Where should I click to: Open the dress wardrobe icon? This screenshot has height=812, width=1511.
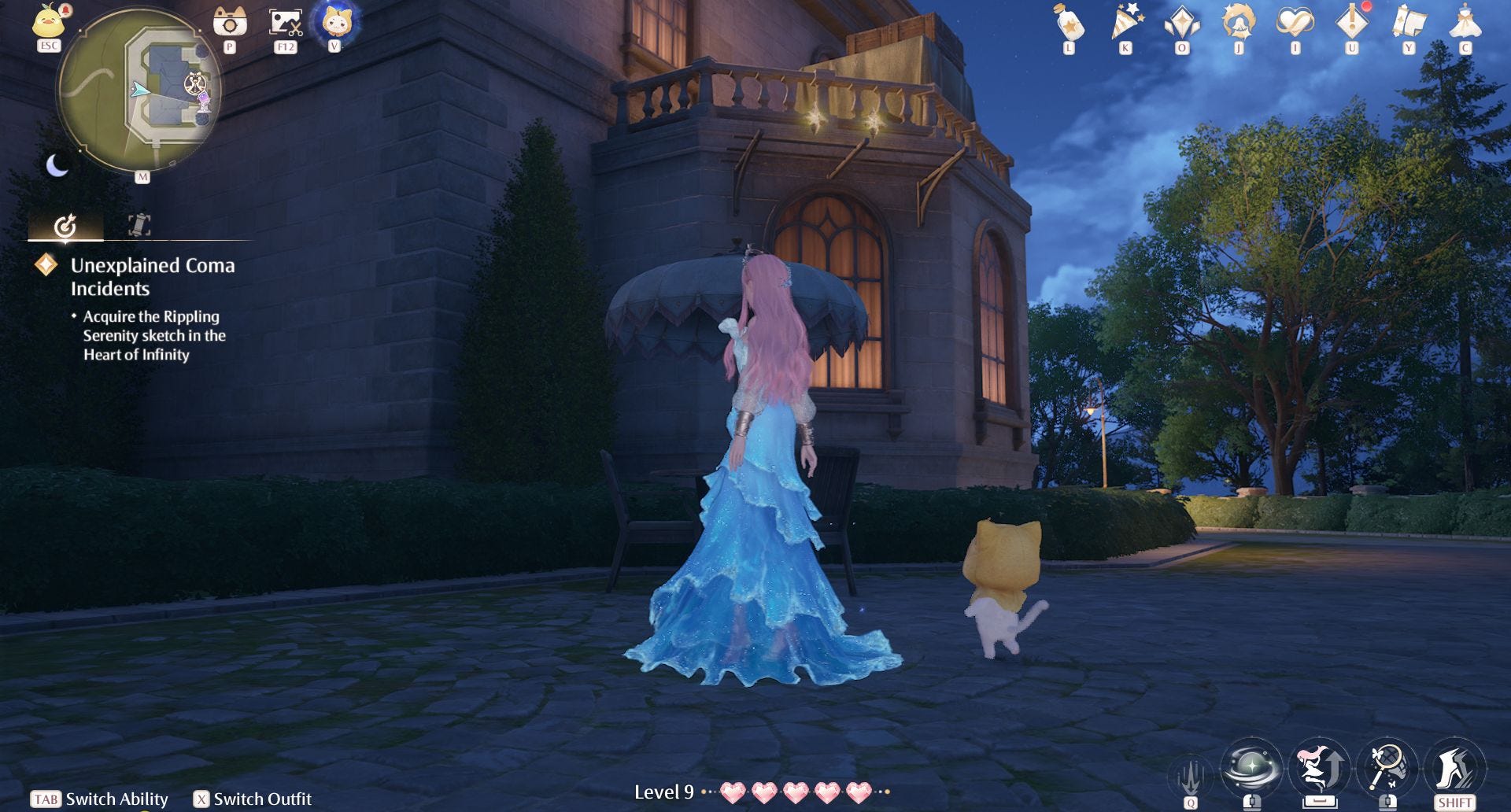pyautogui.click(x=1465, y=23)
